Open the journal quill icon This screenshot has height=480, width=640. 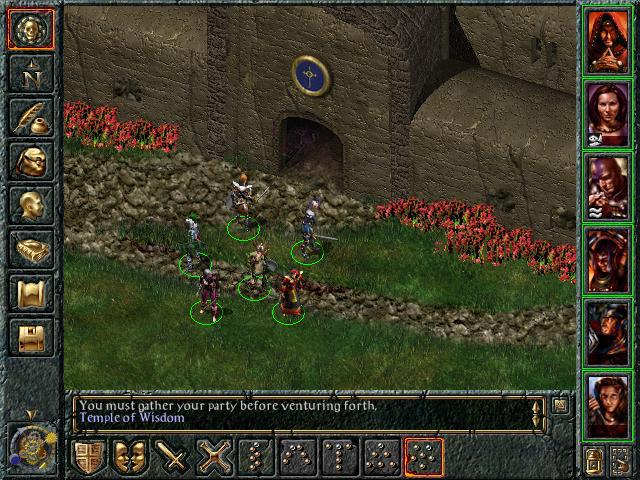tap(31, 117)
